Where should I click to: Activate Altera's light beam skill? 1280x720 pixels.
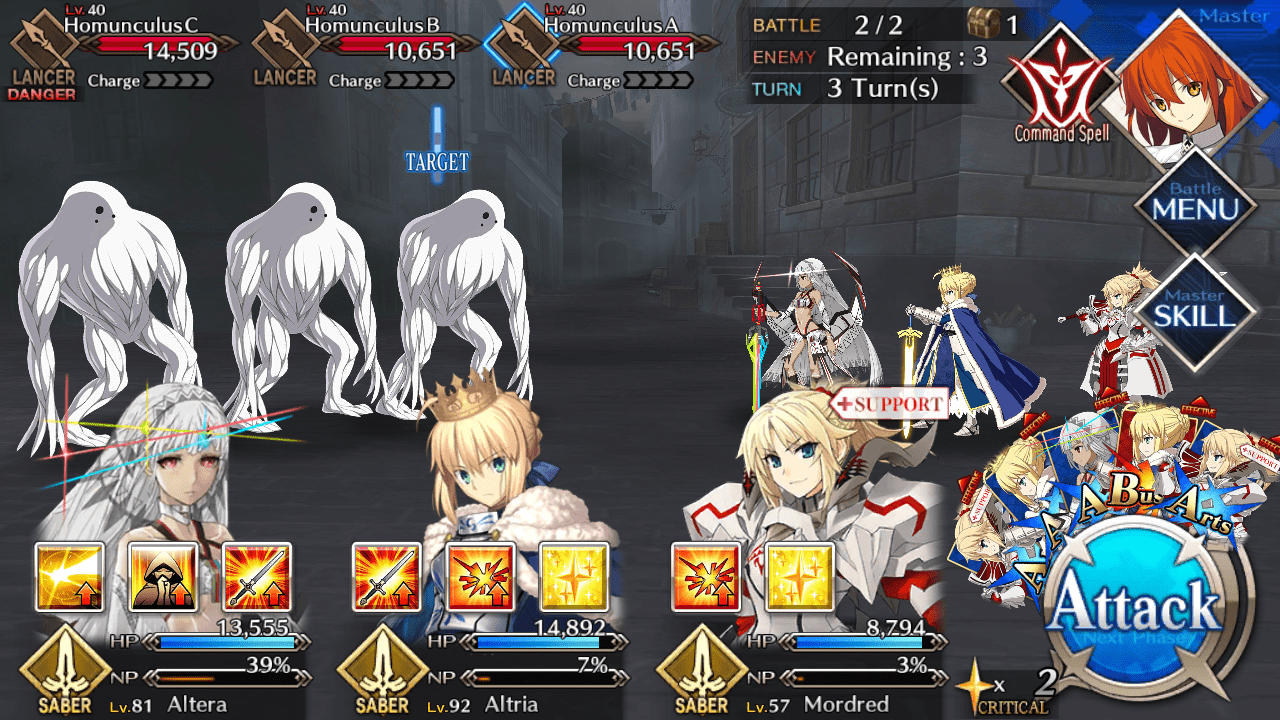70,577
